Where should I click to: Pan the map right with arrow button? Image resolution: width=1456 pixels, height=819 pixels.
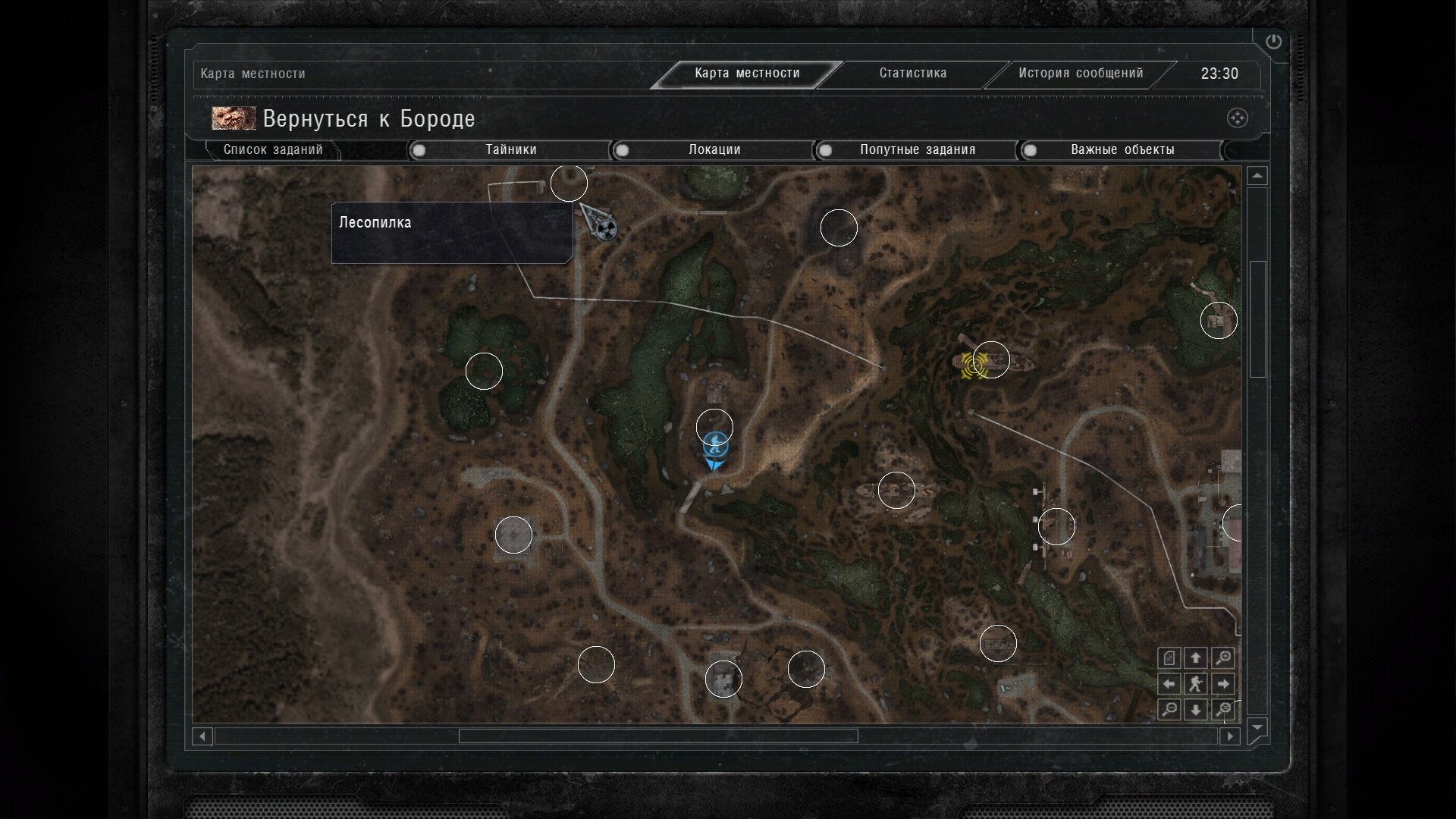point(1222,684)
